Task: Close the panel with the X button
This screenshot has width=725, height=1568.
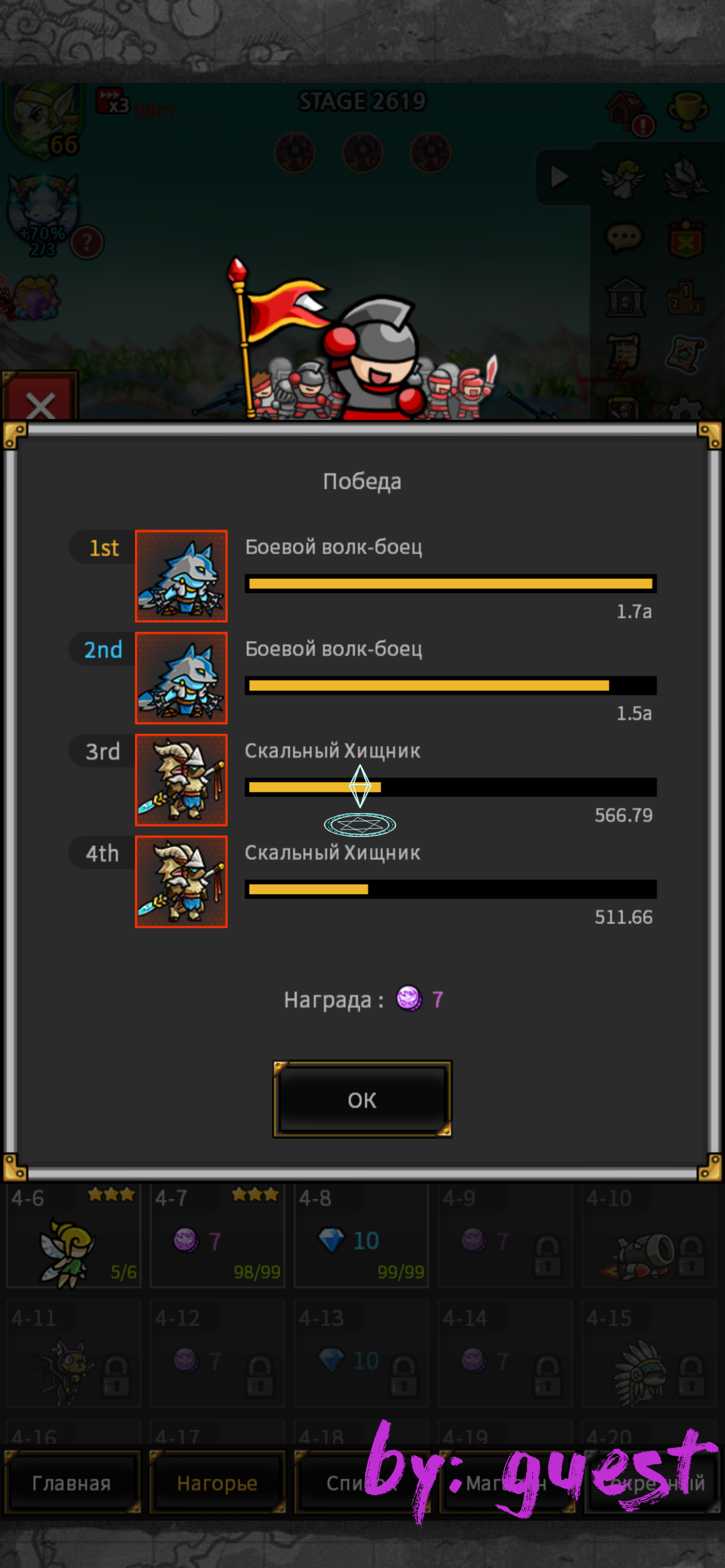Action: tap(40, 403)
